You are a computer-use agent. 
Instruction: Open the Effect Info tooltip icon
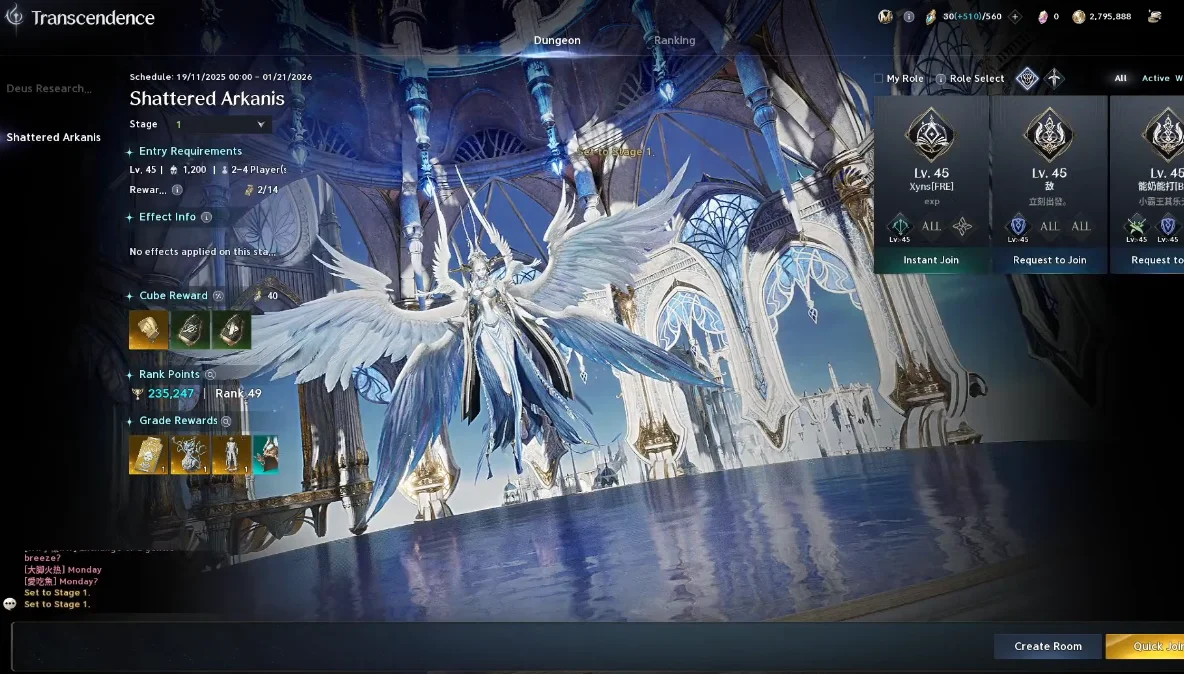[207, 217]
